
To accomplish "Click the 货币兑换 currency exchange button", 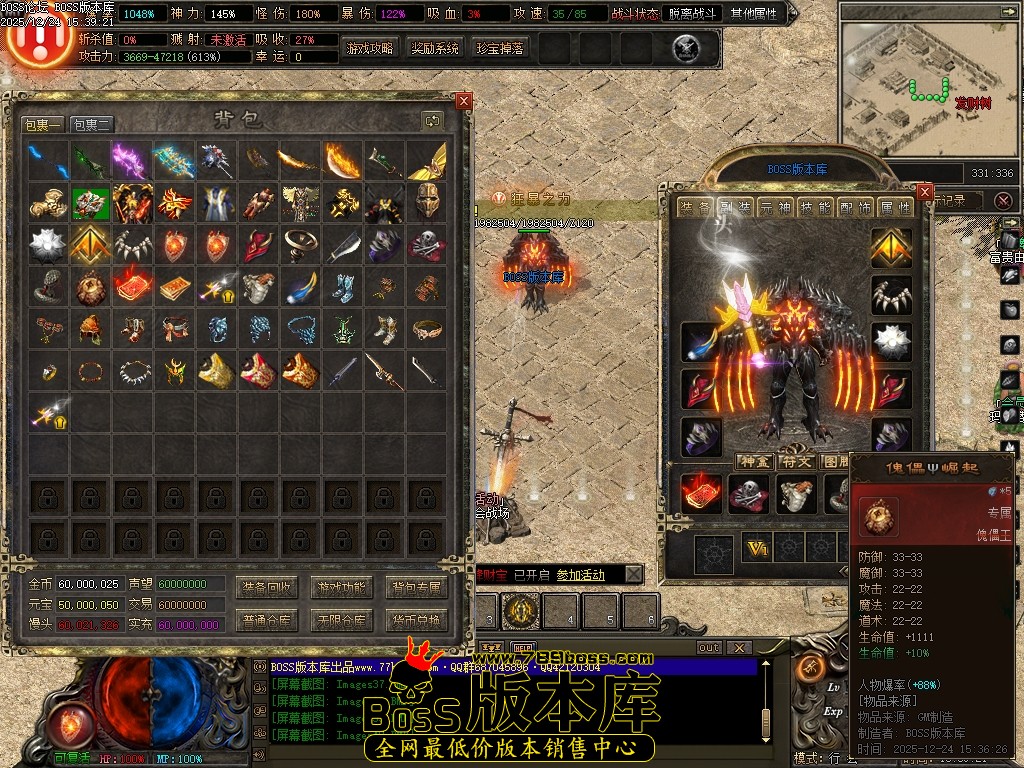I will click(415, 620).
